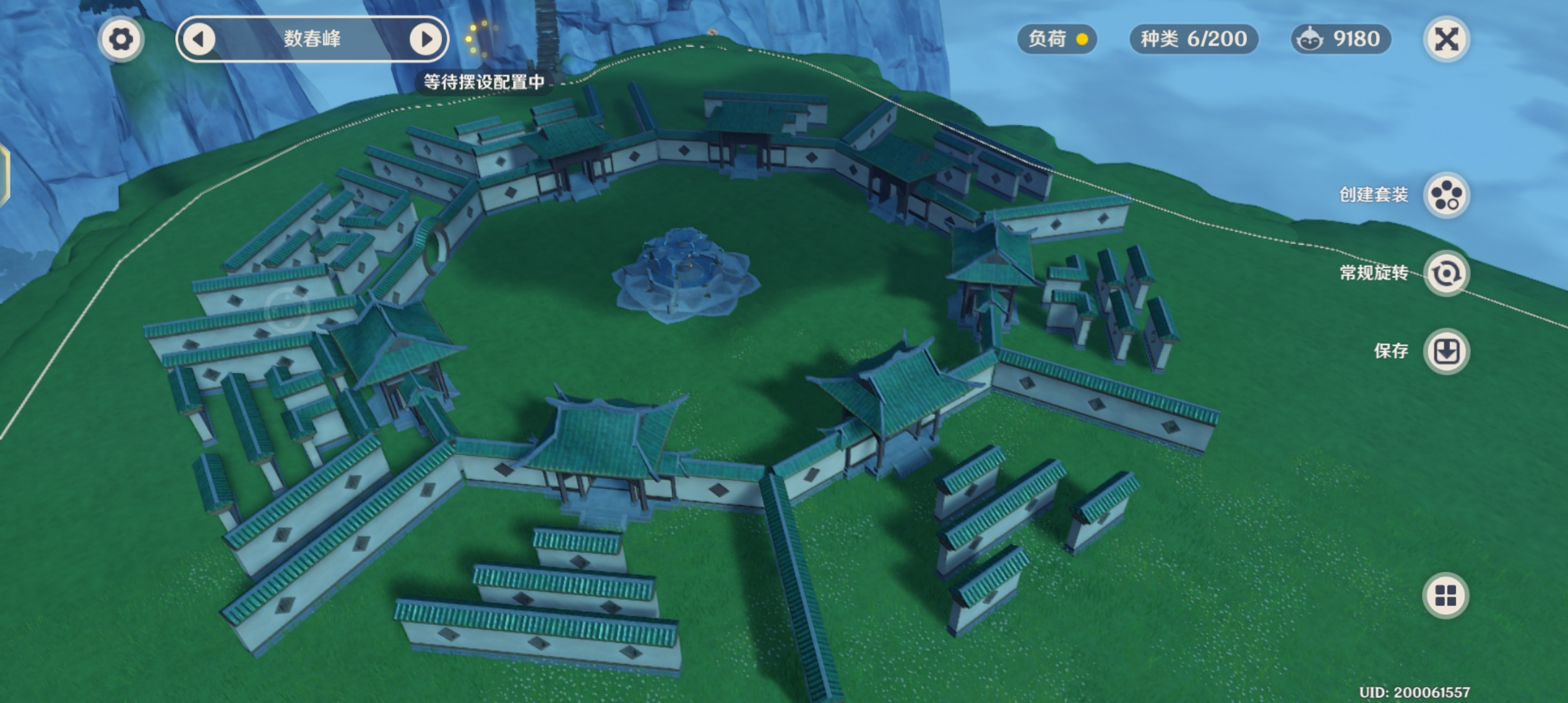Save the layout with 保存 button
The image size is (1568, 703).
pyautogui.click(x=1446, y=351)
